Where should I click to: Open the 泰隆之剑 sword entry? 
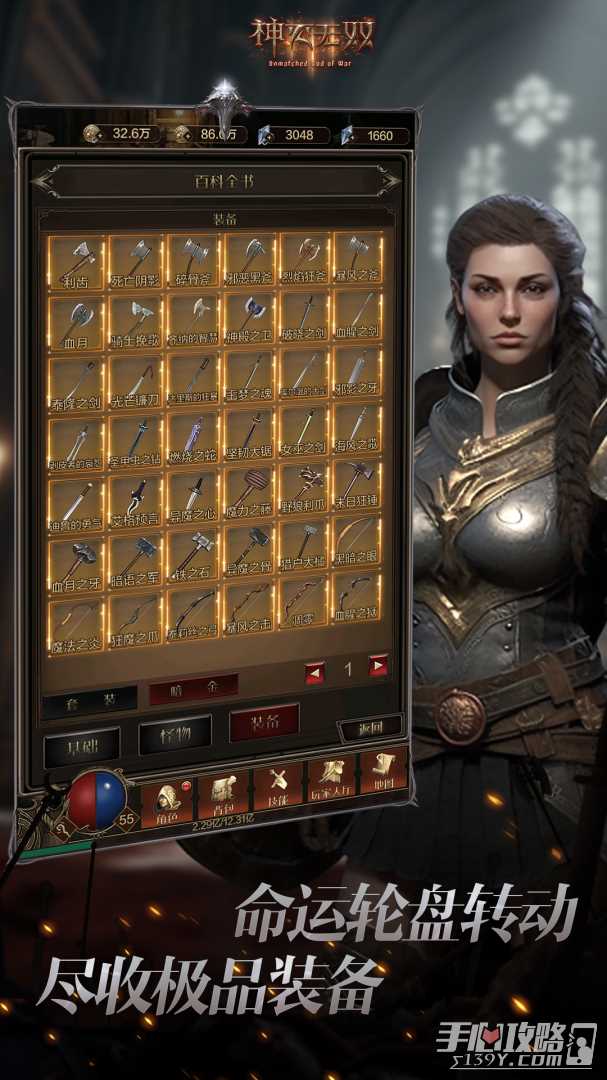tap(76, 380)
